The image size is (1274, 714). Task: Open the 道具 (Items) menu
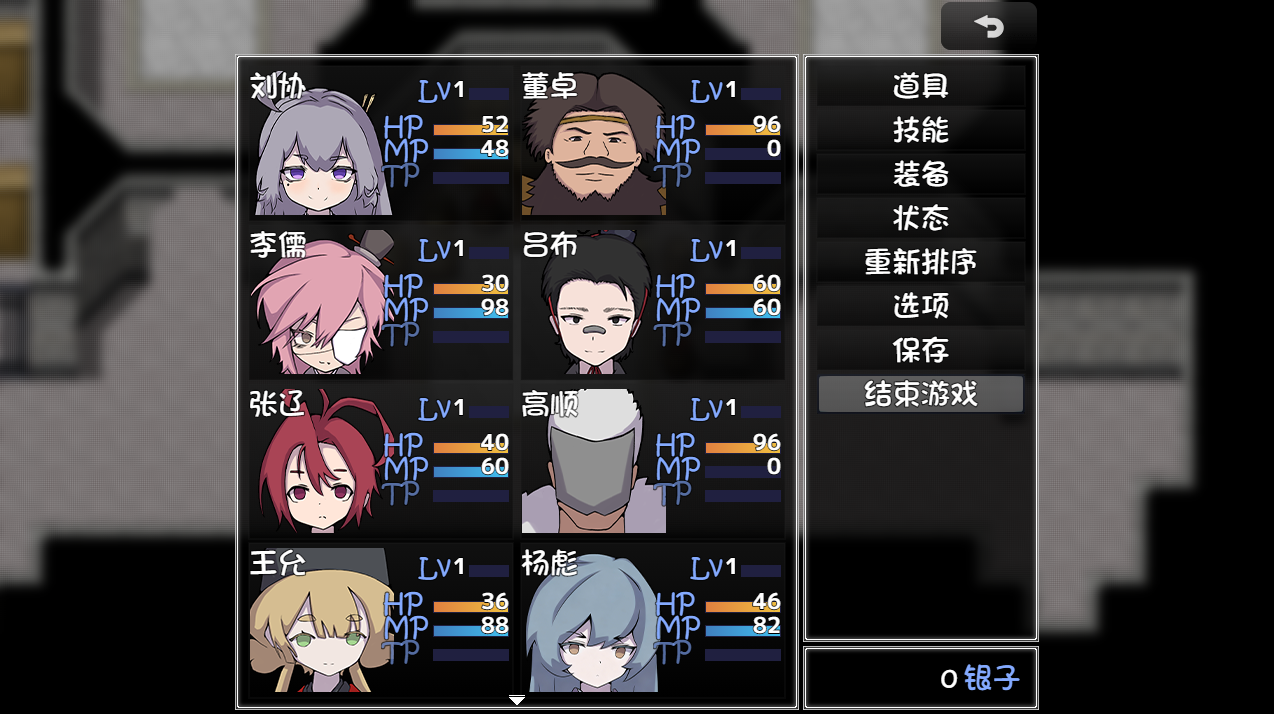(x=920, y=86)
